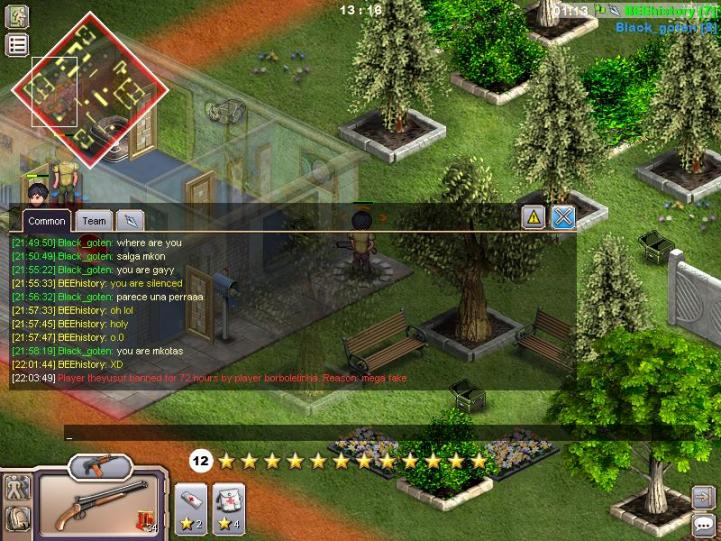Use the bandage item costing 2 stars
The height and width of the screenshot is (541, 721).
click(x=190, y=503)
